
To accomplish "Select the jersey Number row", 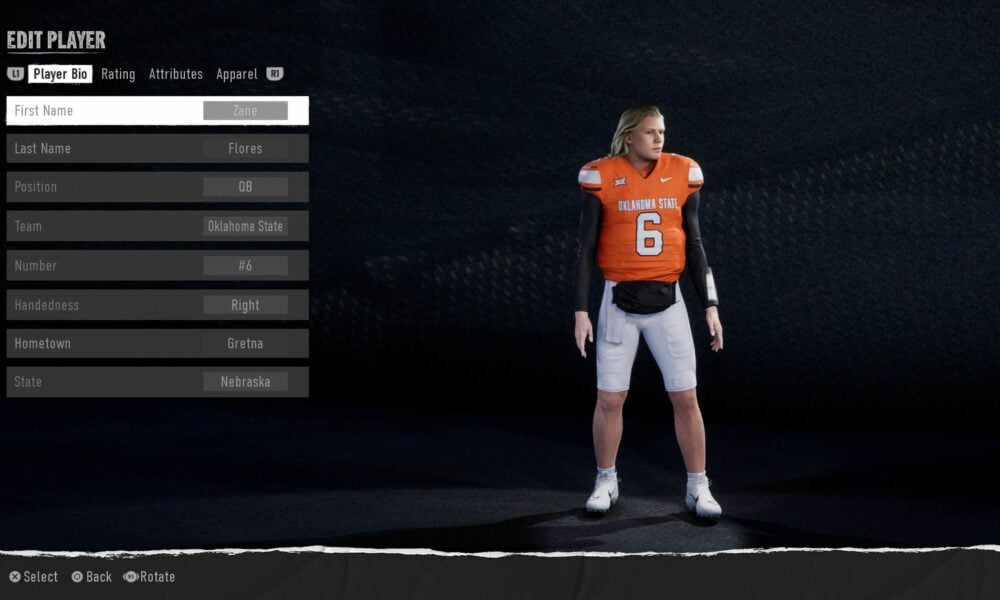I will (x=157, y=265).
